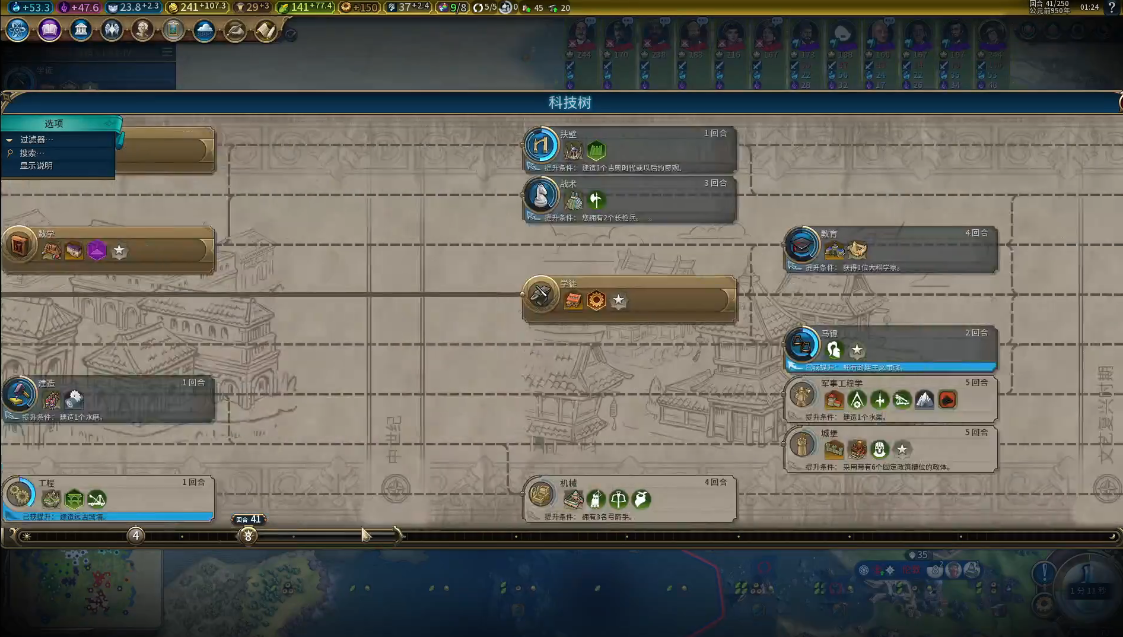Select the 教育 education technology node
Image resolution: width=1123 pixels, height=637 pixels.
click(x=892, y=249)
